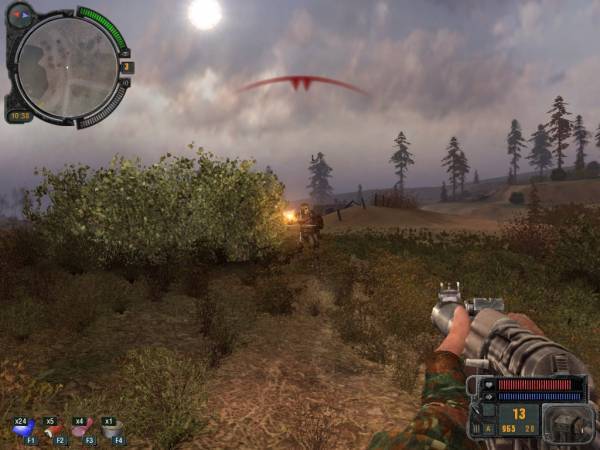600x450 pixels.
Task: Click the equipped weapon icon in the ammo panel
Action: (x=568, y=422)
